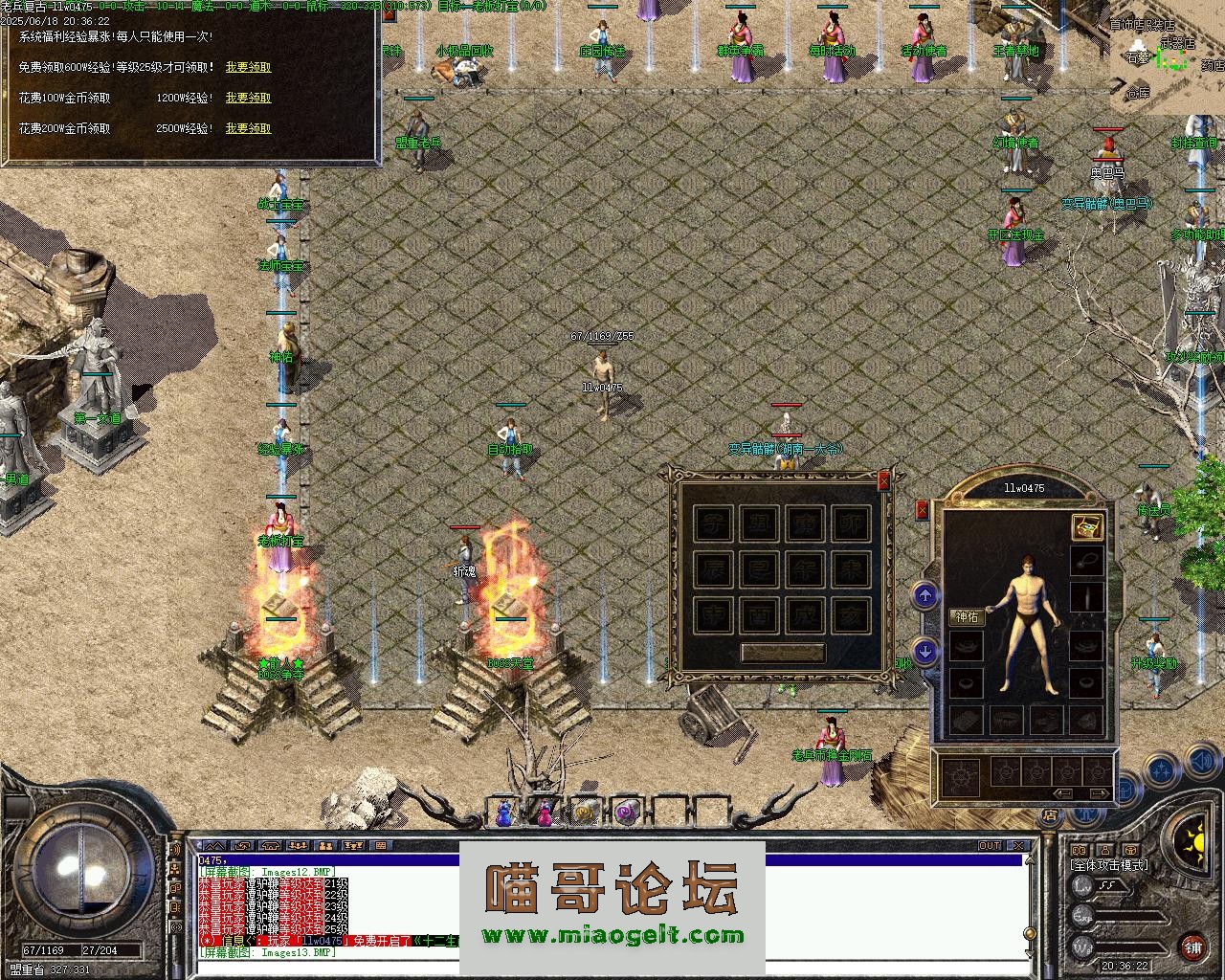The image size is (1225, 980).
Task: Claim the free 600W experience reward link
Action: coord(248,68)
